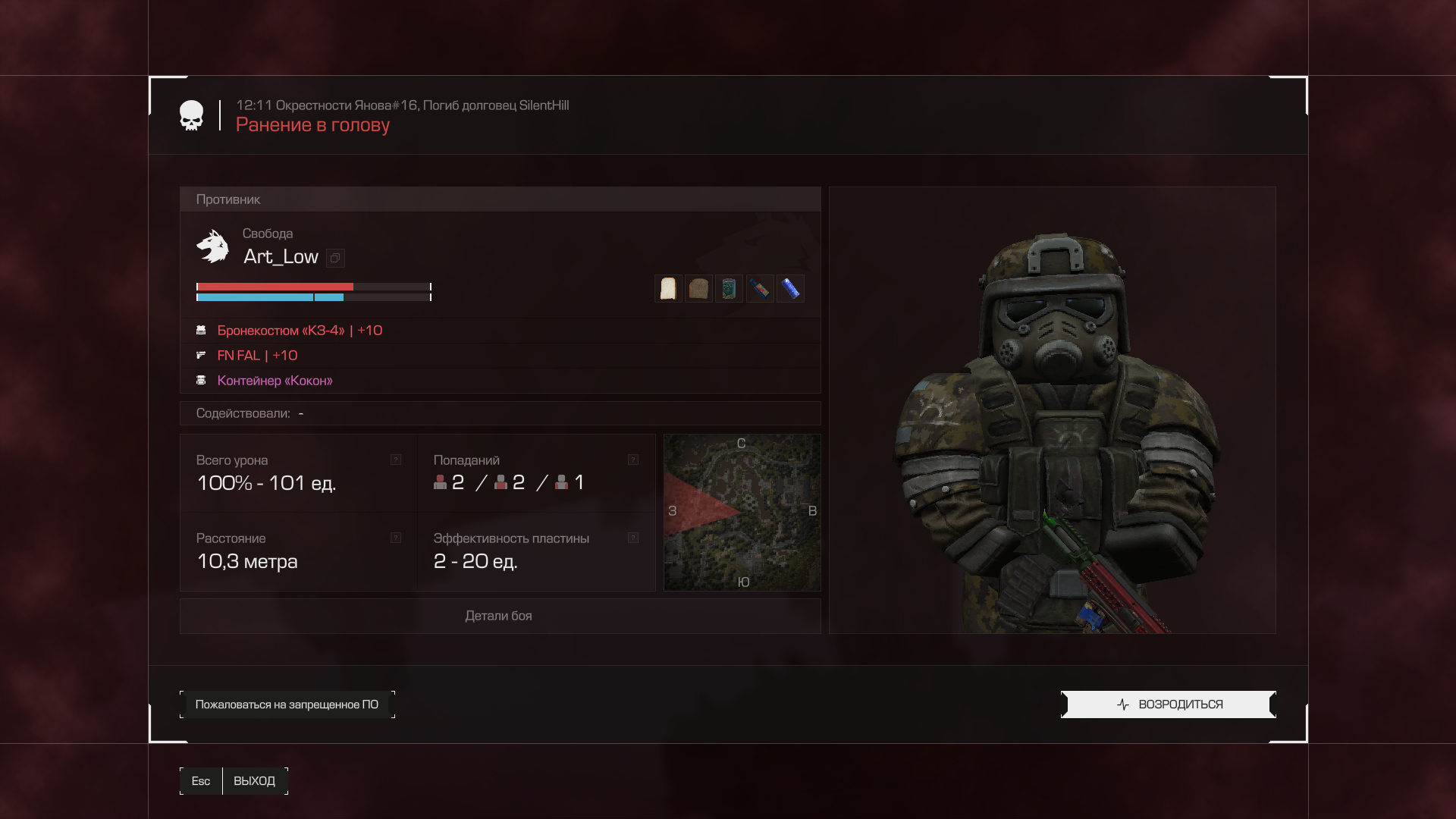Open the Расстояние question mark hint
The width and height of the screenshot is (1456, 819).
click(396, 538)
